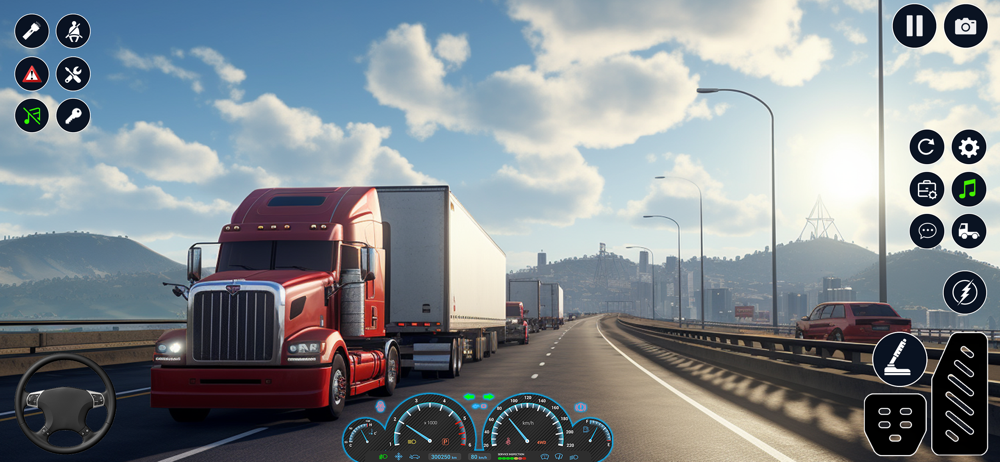Toggle the flashlight headlights icon

32,31
